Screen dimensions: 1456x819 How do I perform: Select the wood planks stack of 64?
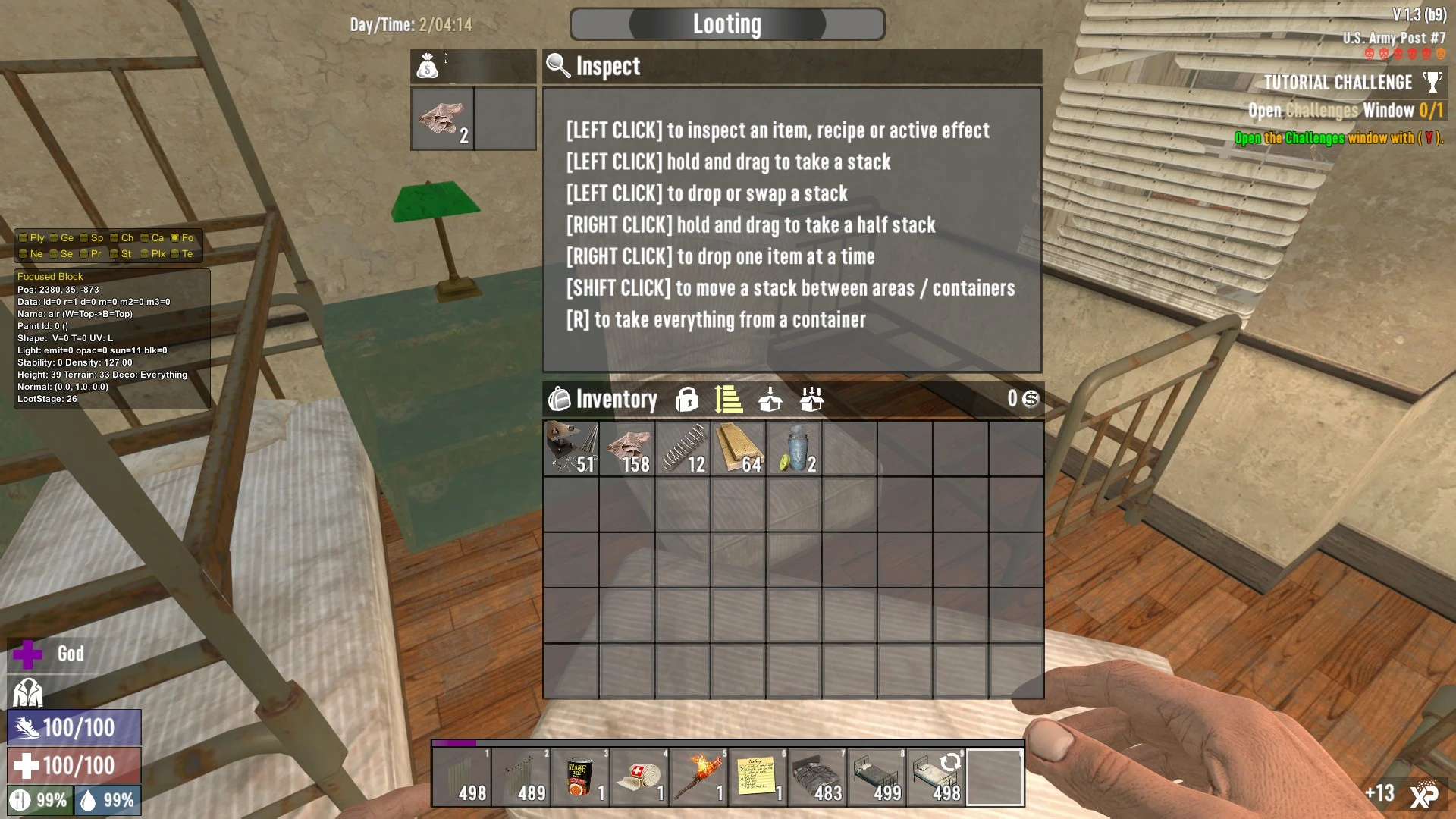739,449
